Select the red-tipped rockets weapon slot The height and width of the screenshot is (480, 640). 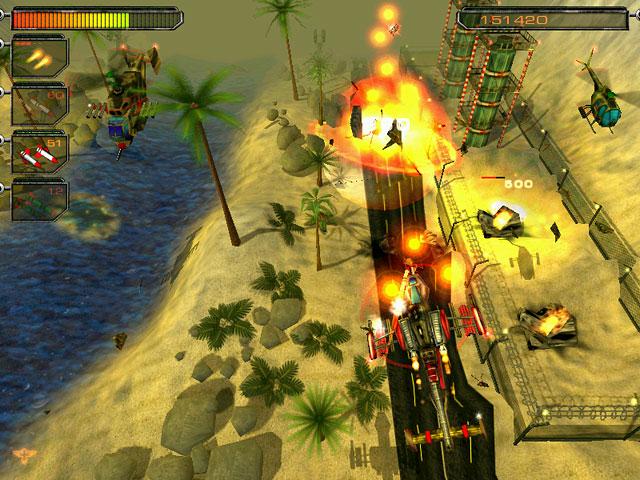[39, 152]
